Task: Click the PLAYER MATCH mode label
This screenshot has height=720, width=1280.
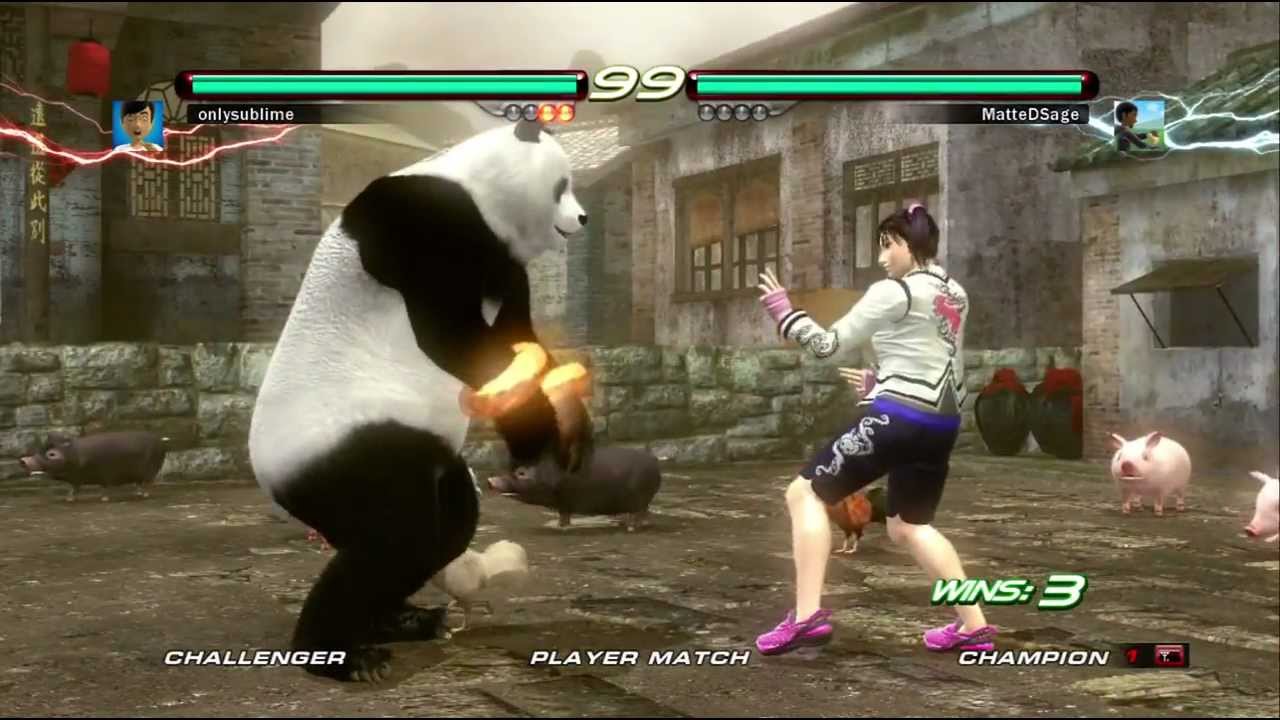Action: click(x=639, y=658)
